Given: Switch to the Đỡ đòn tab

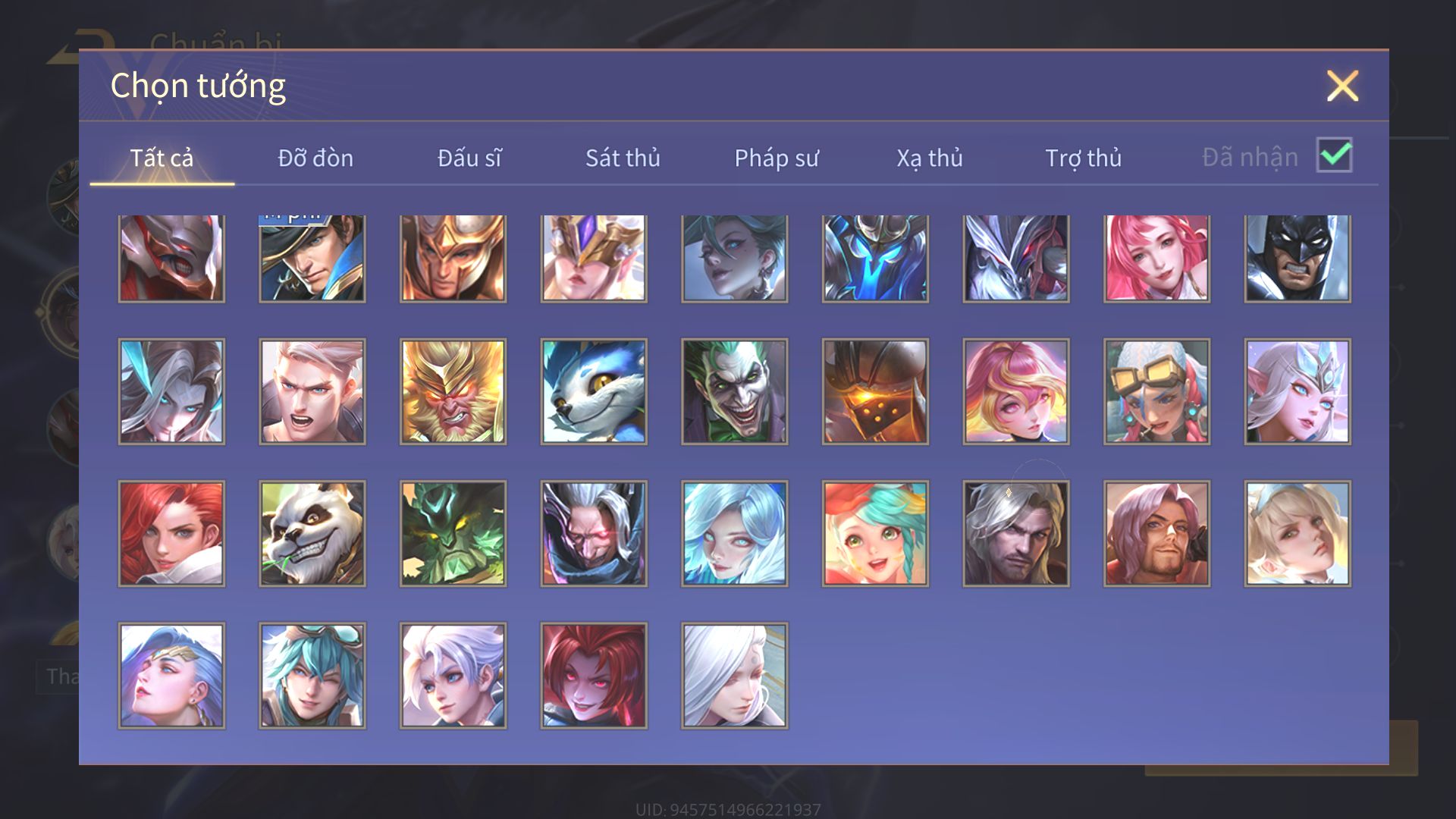Looking at the screenshot, I should [315, 158].
